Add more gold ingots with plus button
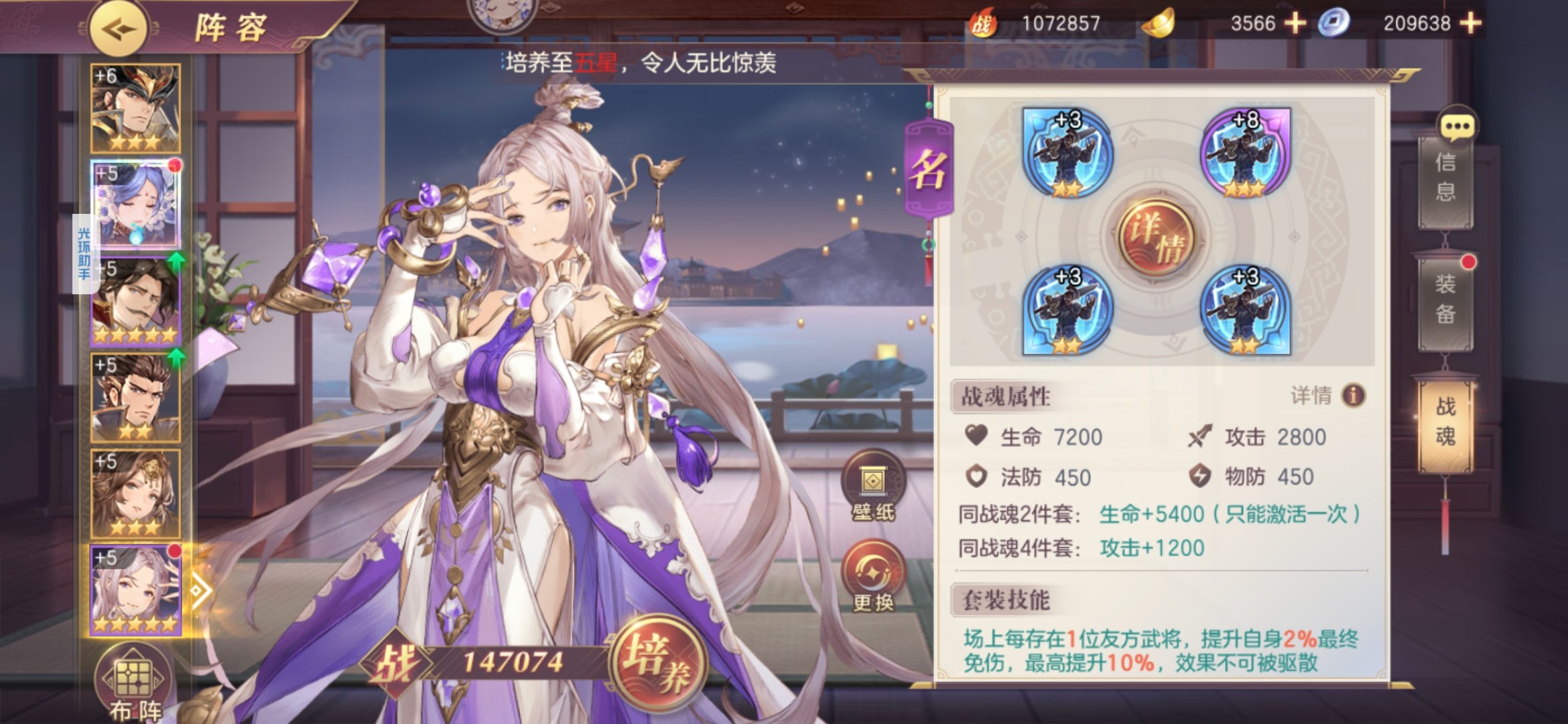 click(1295, 23)
